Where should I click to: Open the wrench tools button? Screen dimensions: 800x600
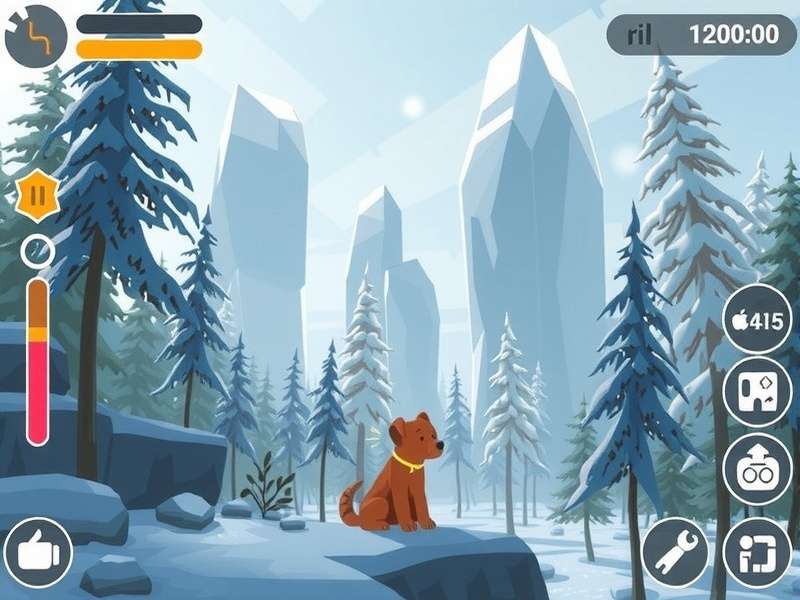point(676,551)
